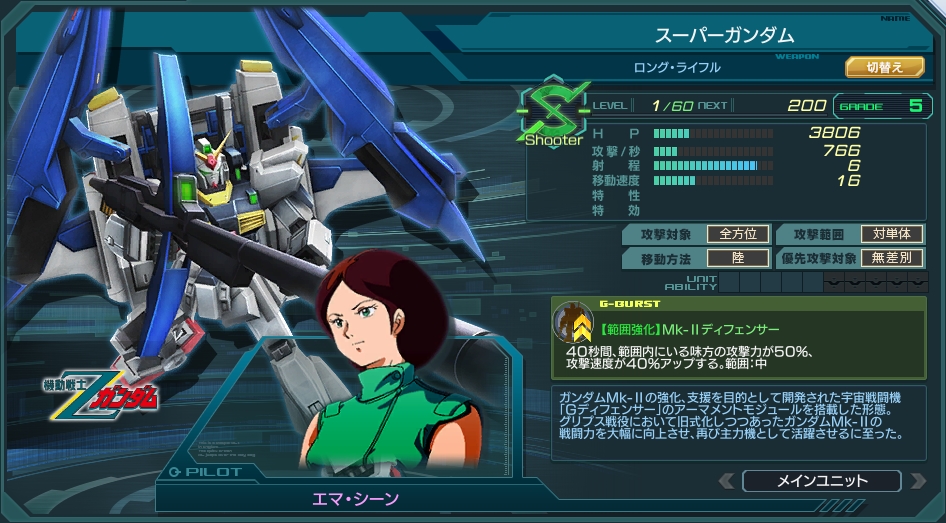946x523 pixels.
Task: Go to the previous unit with the left arrow
Action: (x=725, y=481)
